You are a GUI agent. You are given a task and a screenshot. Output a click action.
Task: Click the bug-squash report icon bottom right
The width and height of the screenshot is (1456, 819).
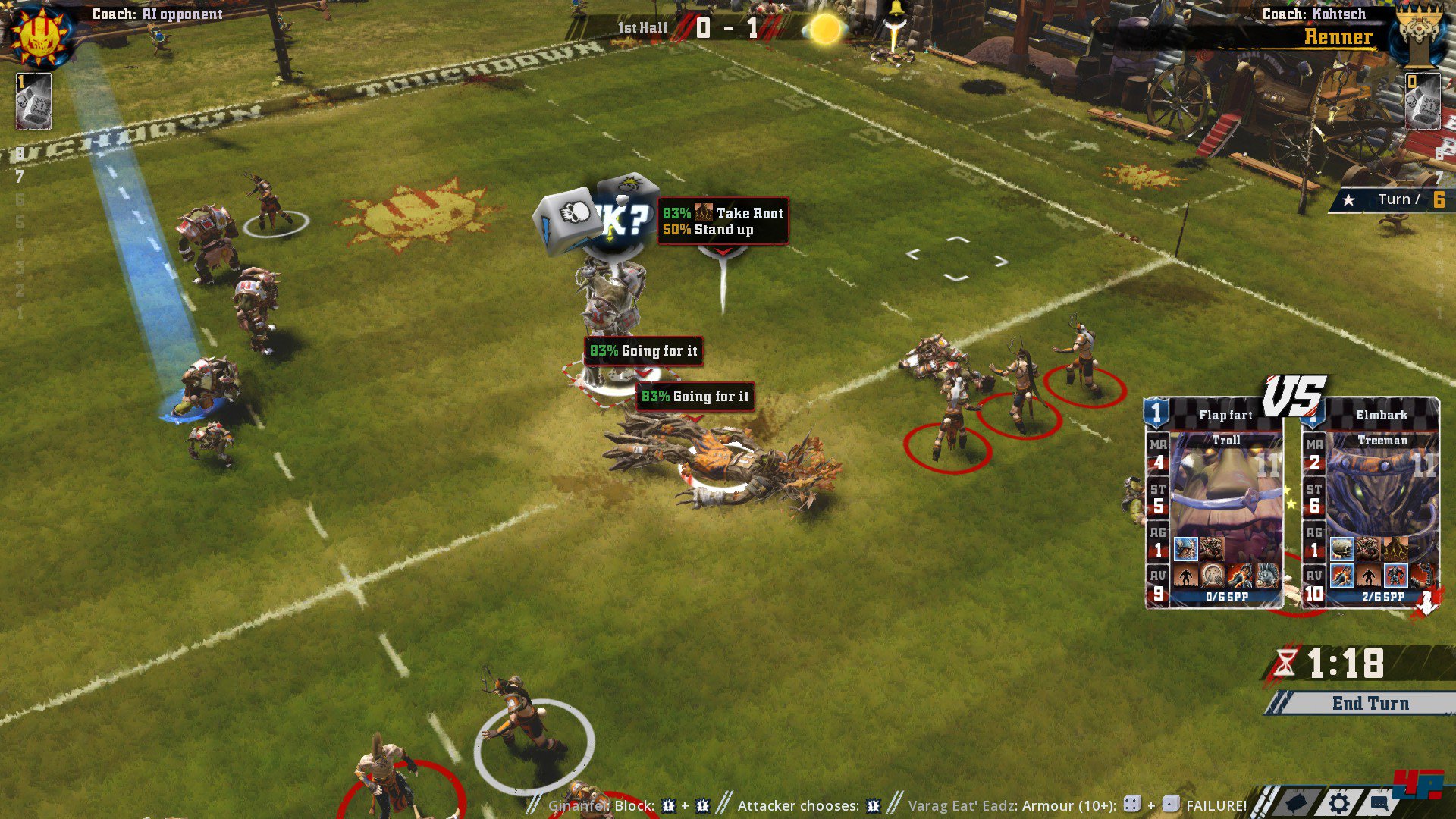1297,802
